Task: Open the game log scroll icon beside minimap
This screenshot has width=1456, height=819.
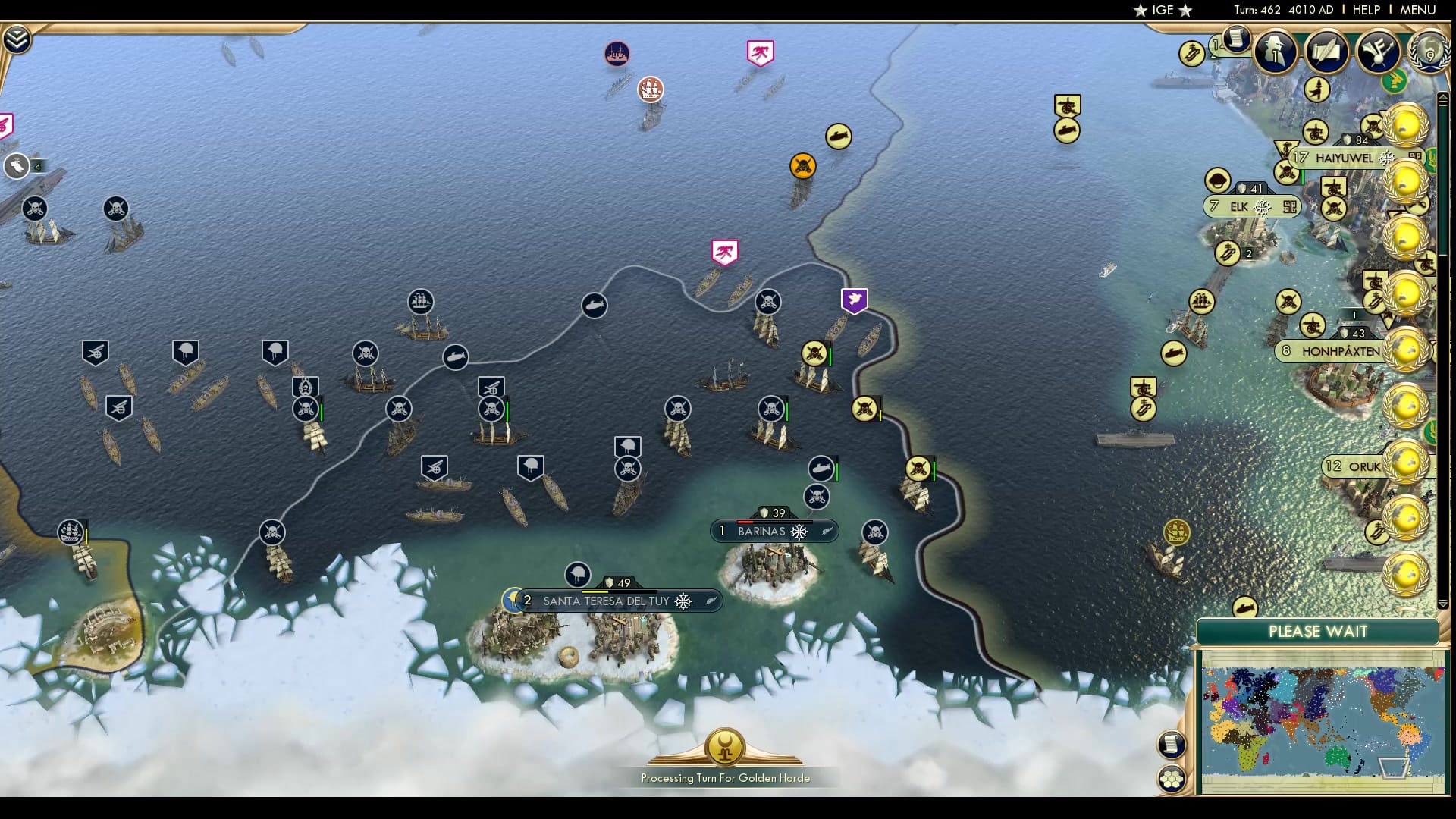Action: tap(1171, 744)
